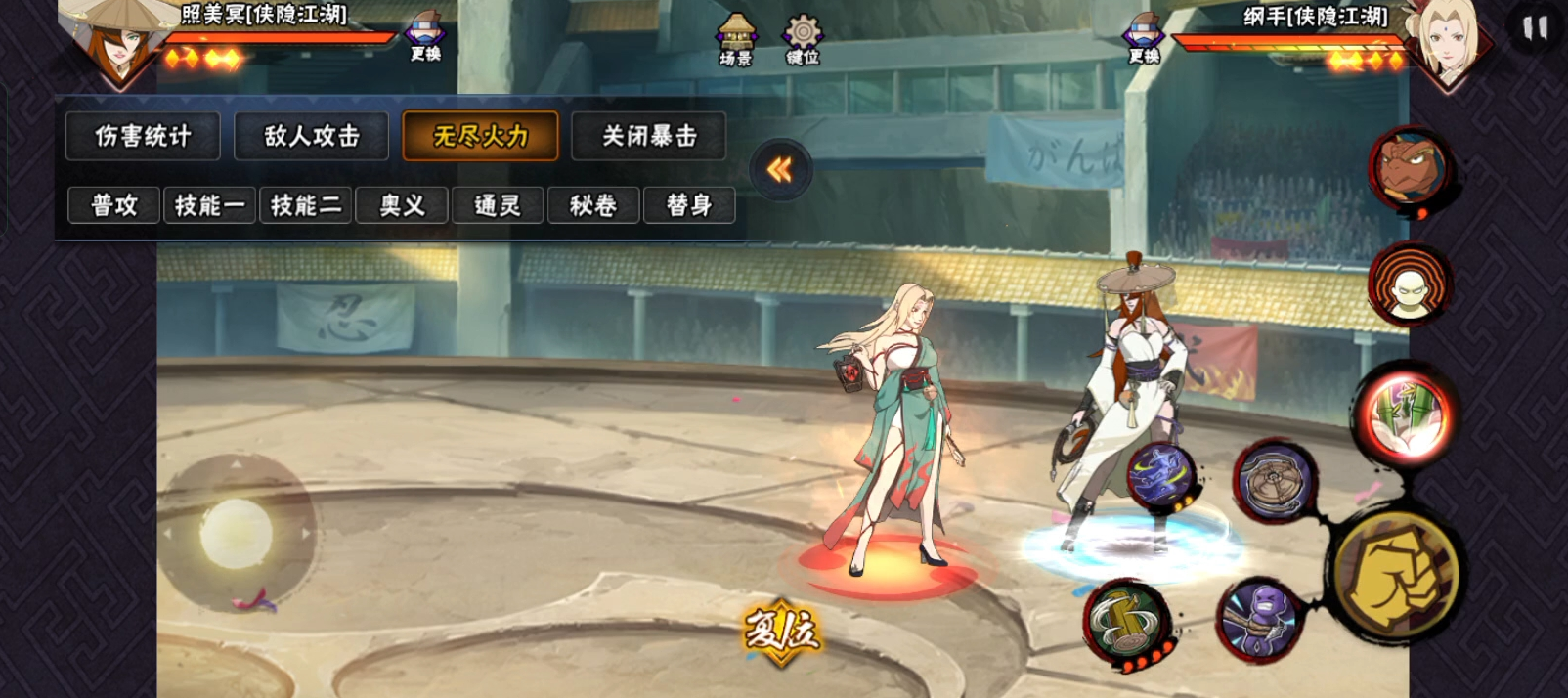Pause the game

[x=1535, y=28]
